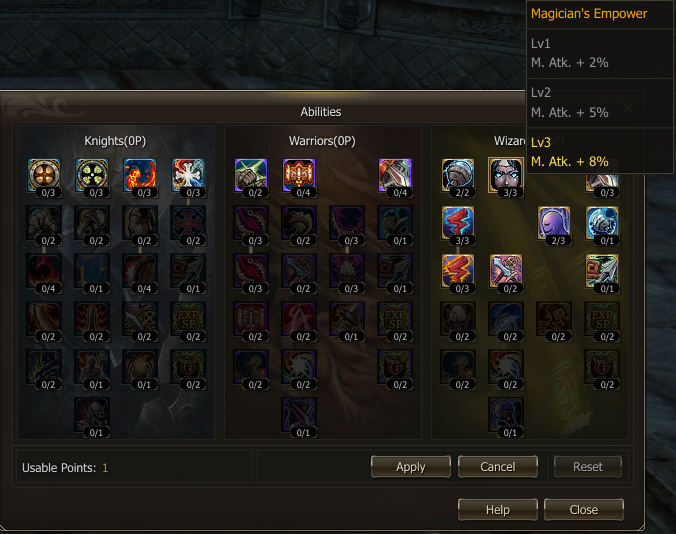The width and height of the screenshot is (676, 534).
Task: Choose the helmeted head Wizards ability at 2/2
Action: pos(457,174)
